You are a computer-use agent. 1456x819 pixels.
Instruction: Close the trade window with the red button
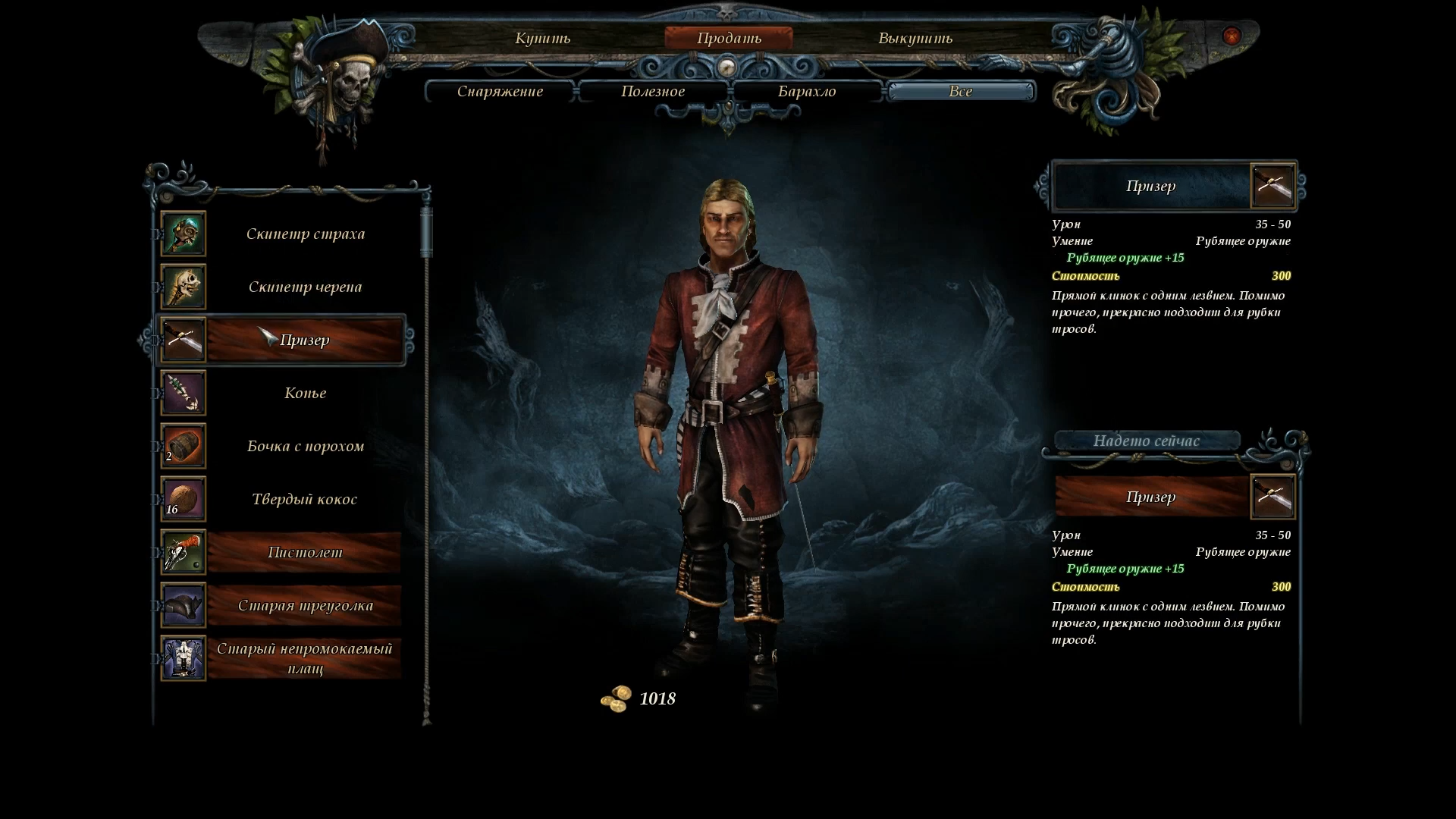pos(1232,36)
